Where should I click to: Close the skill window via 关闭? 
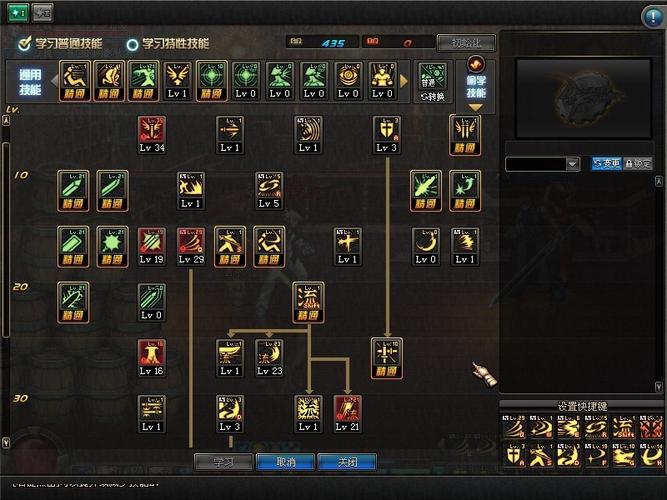click(346, 462)
